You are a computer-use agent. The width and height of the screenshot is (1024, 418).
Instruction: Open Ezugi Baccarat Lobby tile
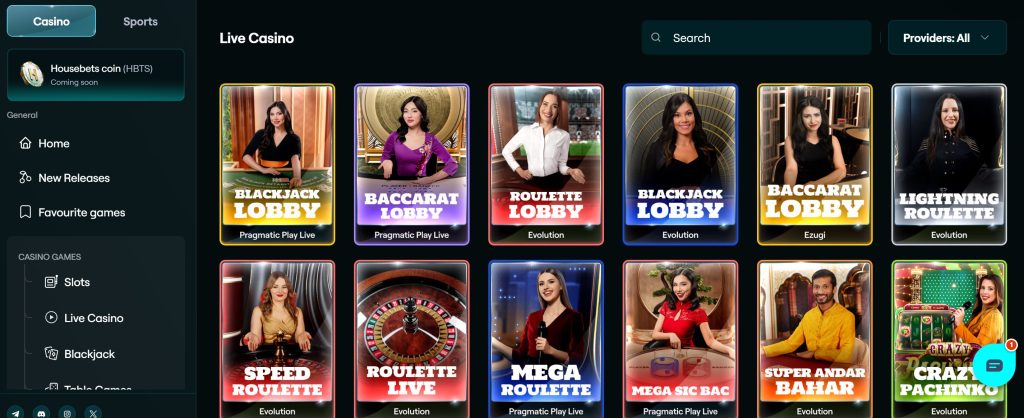pos(815,163)
